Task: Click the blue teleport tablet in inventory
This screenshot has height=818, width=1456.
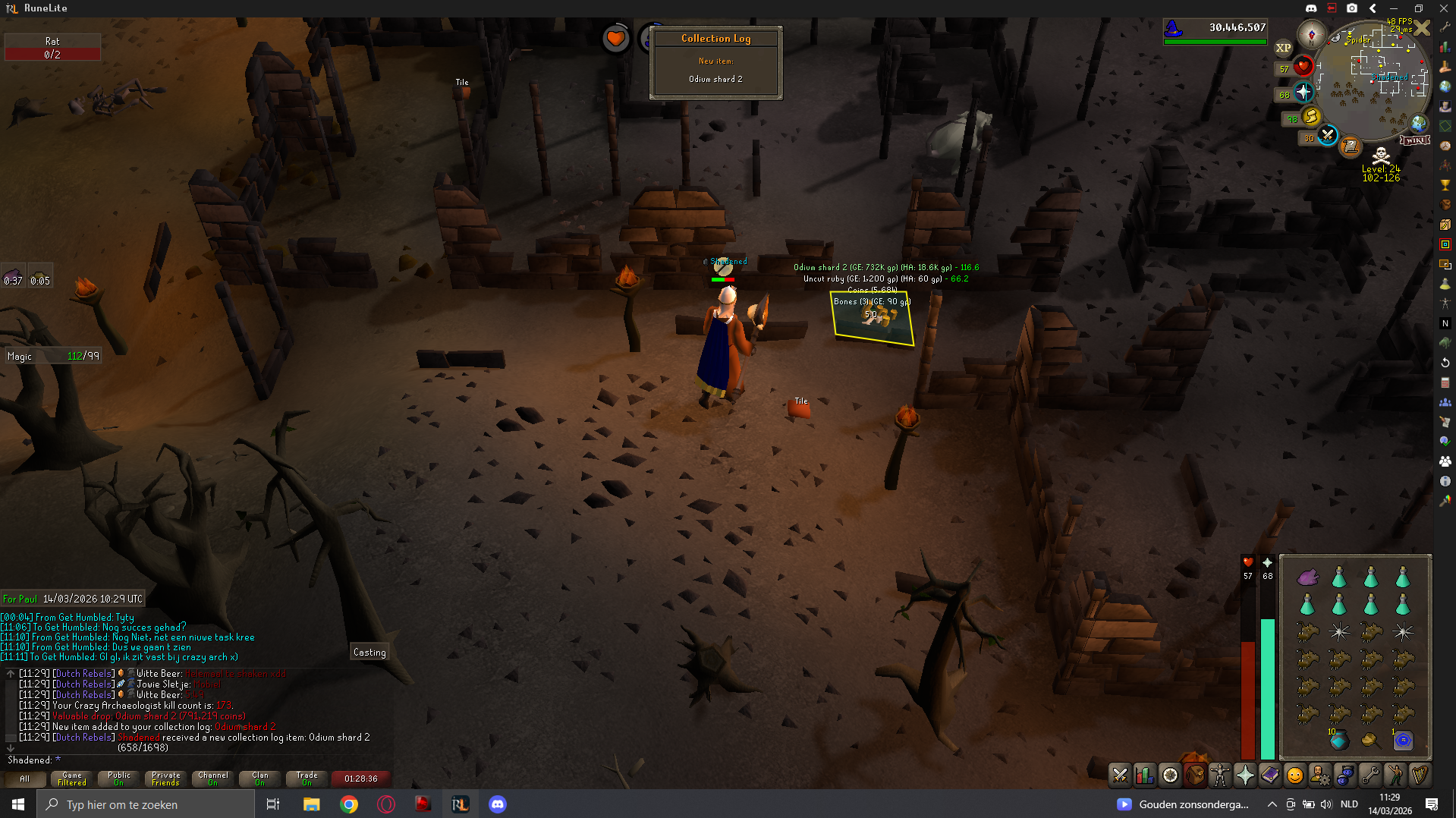Action: 1403,740
